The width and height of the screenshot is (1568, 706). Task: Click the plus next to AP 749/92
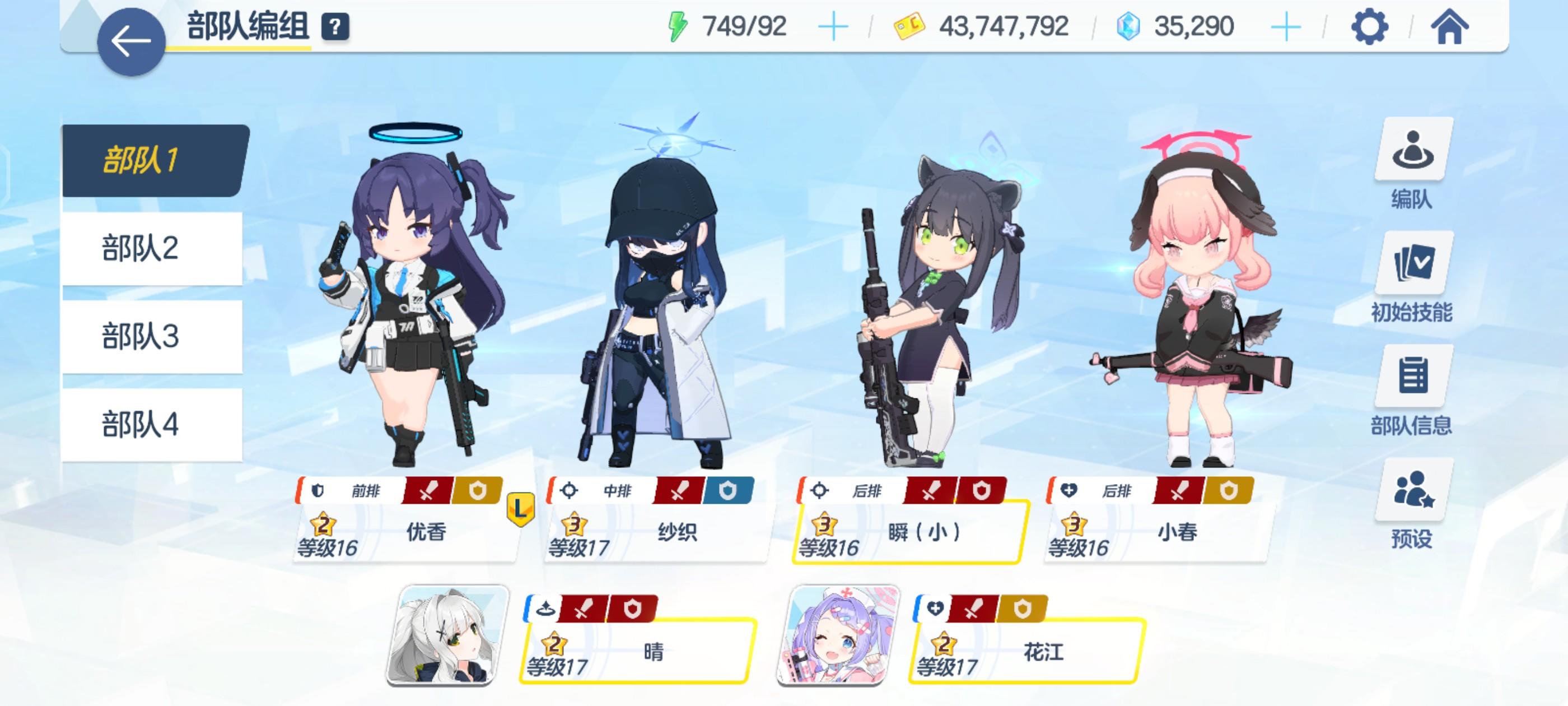tap(834, 27)
